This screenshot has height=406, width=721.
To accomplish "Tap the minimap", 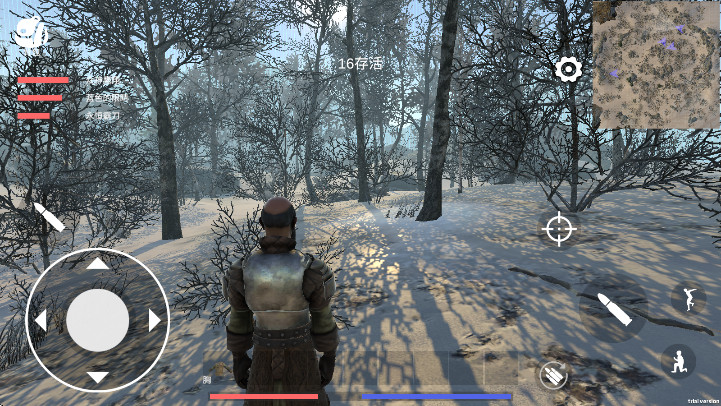I will (x=654, y=65).
